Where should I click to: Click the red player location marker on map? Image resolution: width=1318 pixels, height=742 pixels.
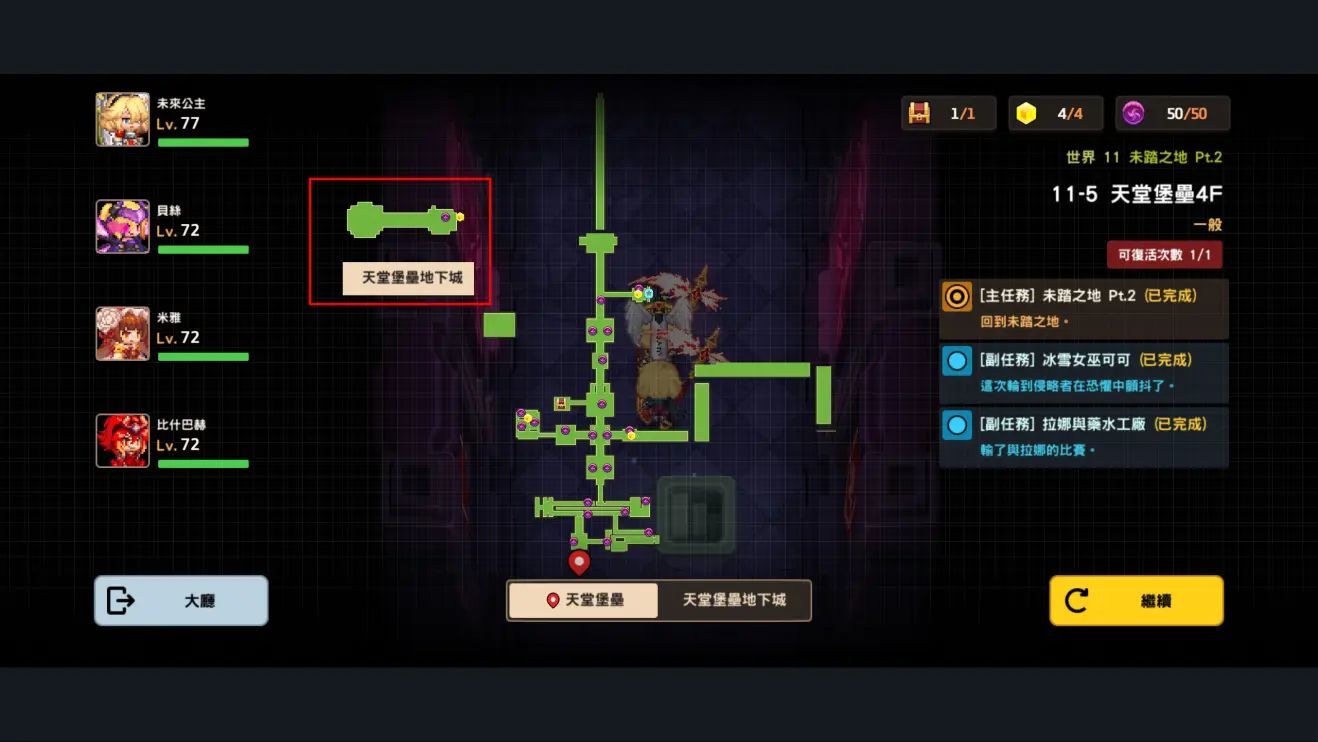tap(578, 562)
